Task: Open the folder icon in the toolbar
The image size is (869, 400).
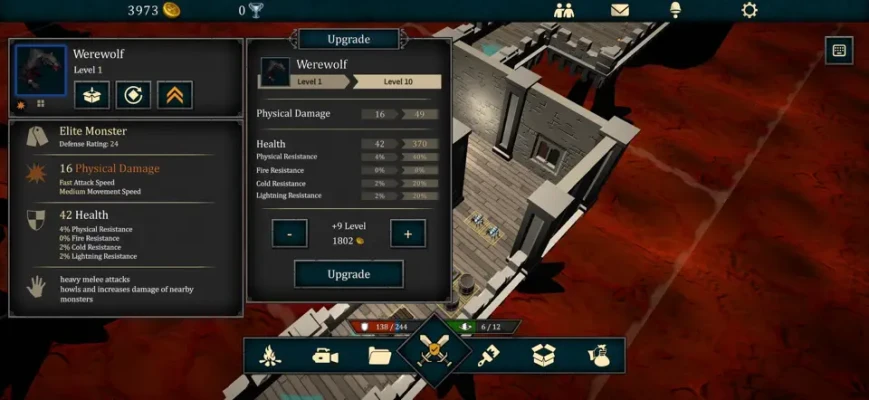Action: [x=380, y=356]
